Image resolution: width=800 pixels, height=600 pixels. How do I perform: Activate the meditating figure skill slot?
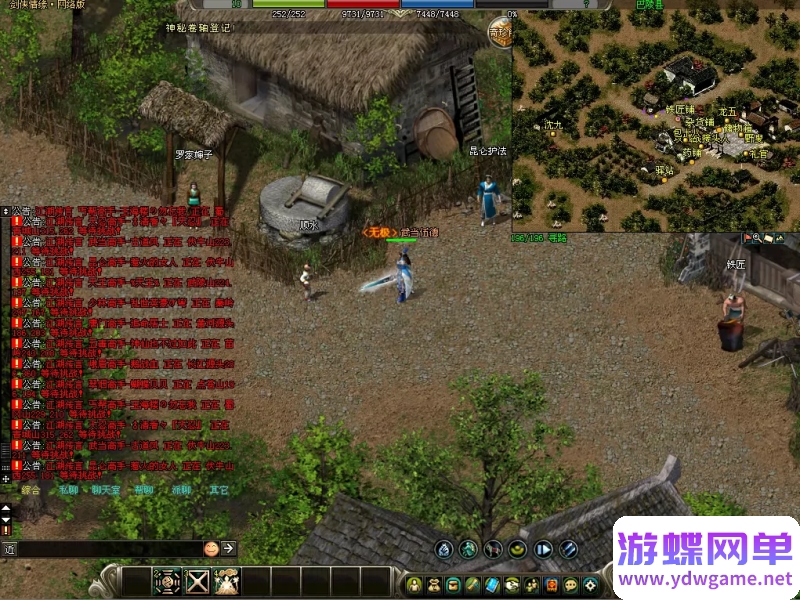pyautogui.click(x=227, y=581)
